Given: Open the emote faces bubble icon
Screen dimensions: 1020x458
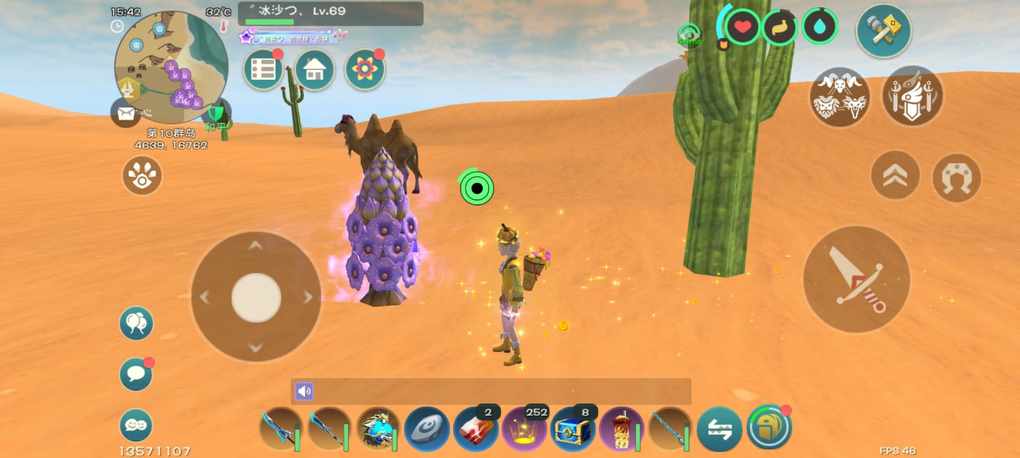Looking at the screenshot, I should point(136,425).
